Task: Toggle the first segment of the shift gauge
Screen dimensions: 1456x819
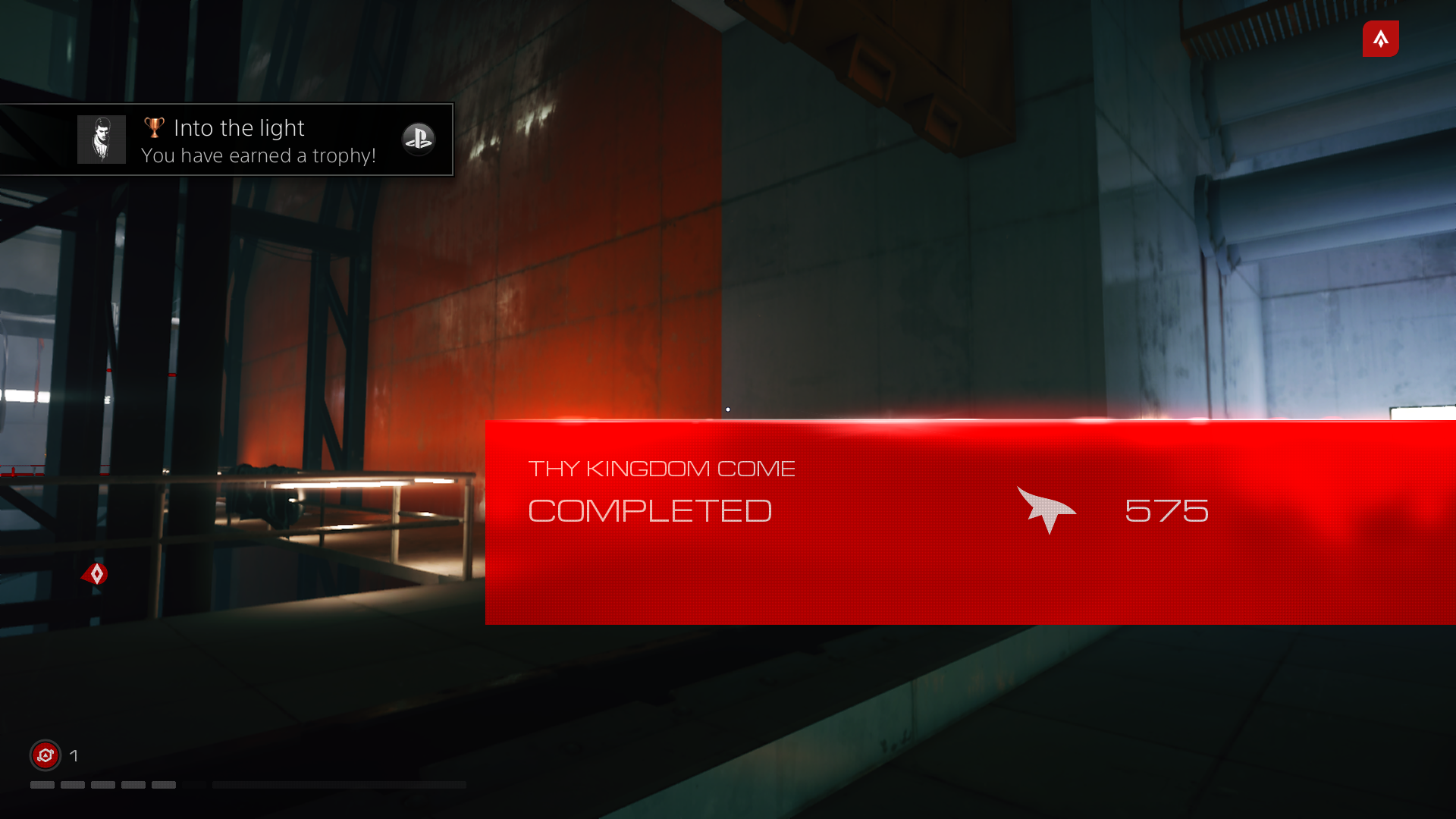Action: (42, 785)
